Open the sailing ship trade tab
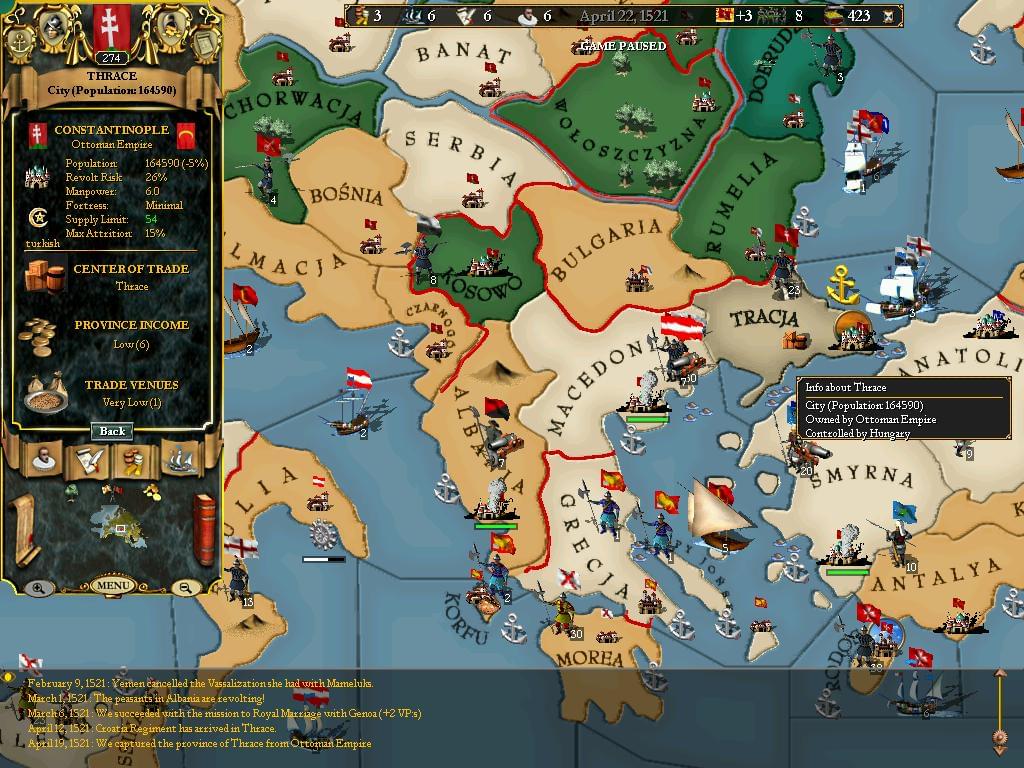The image size is (1024, 768). tap(178, 459)
